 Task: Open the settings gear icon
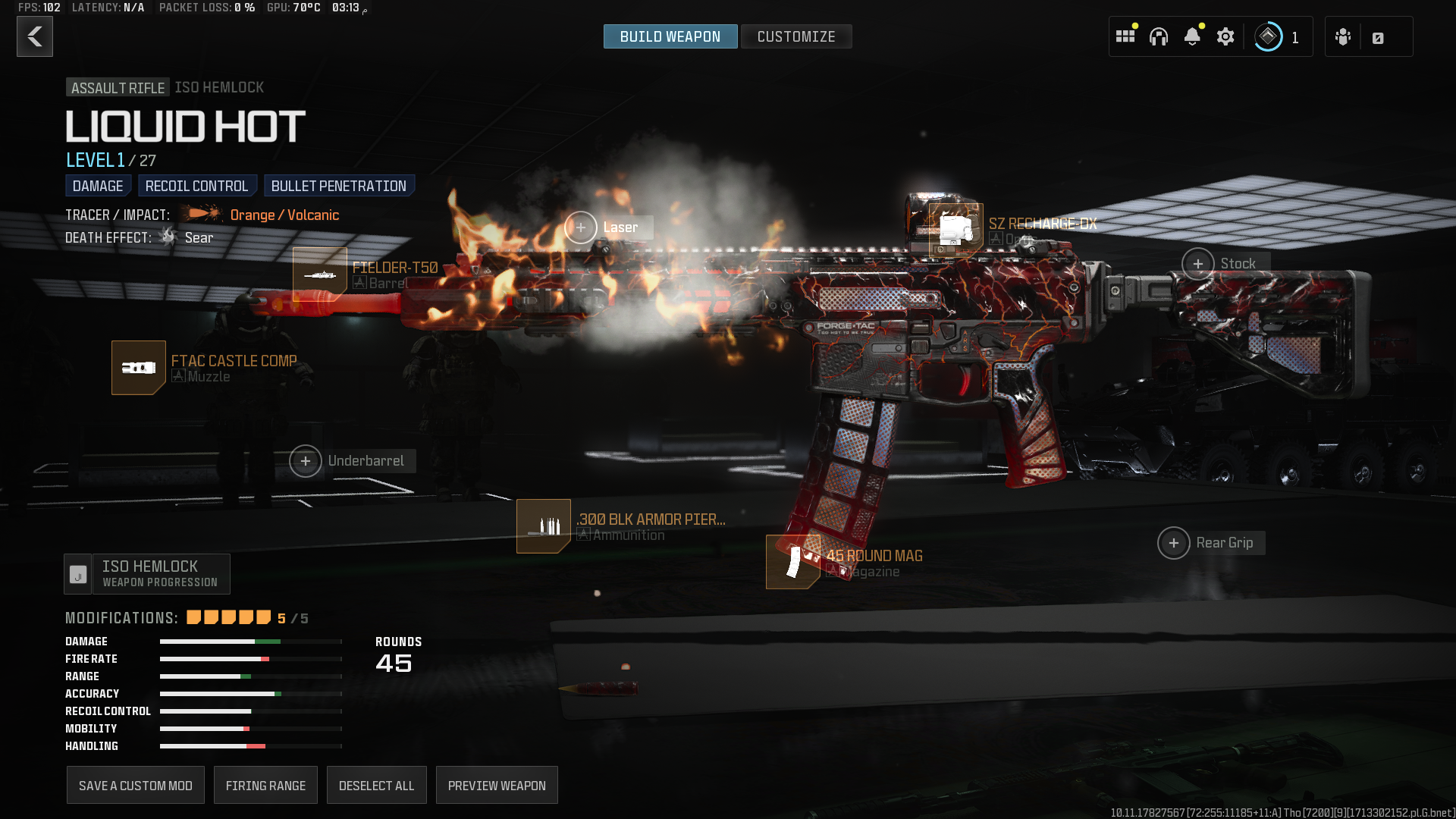click(x=1225, y=36)
